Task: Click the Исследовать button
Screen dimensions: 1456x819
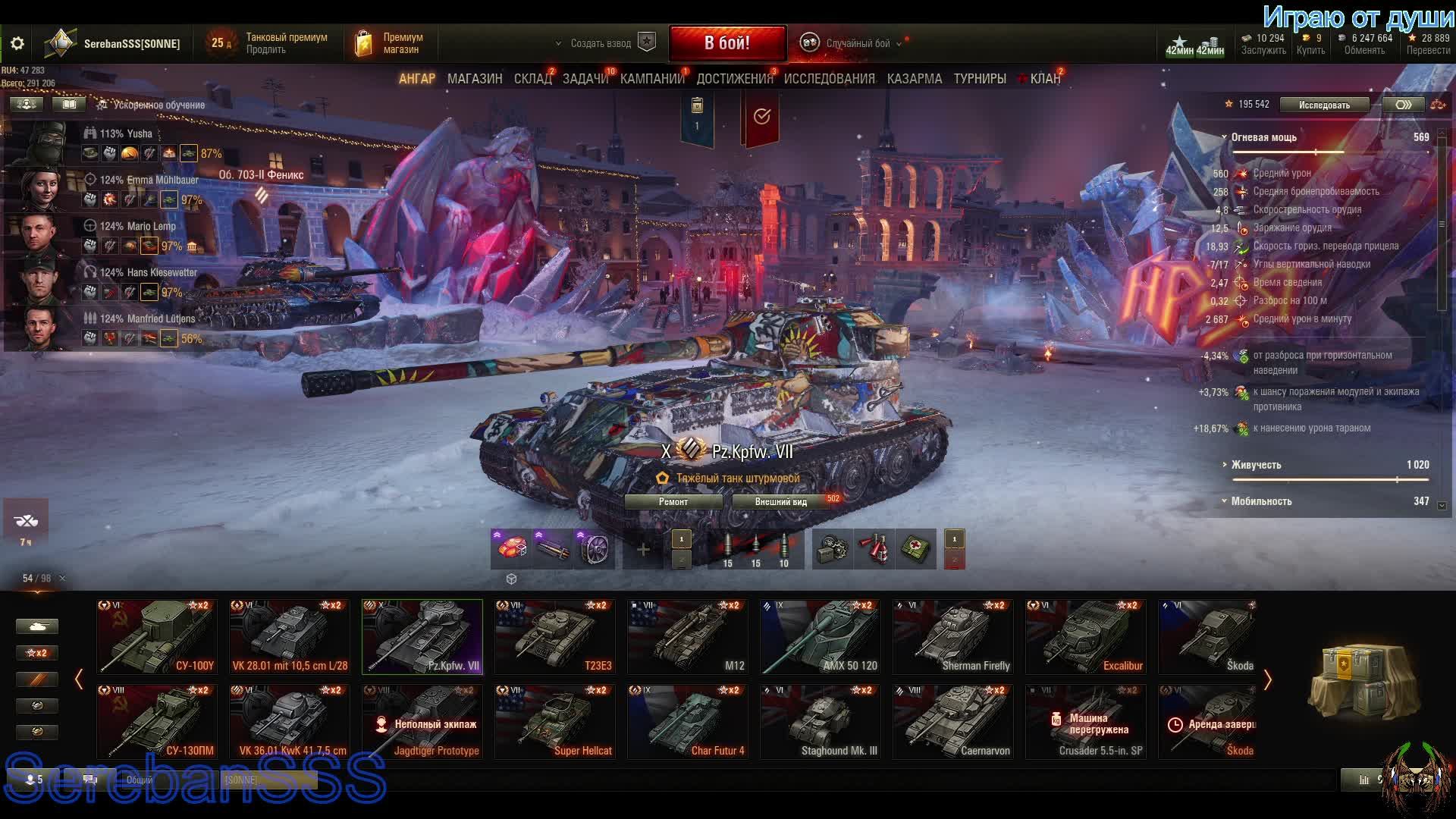Action: 1324,105
